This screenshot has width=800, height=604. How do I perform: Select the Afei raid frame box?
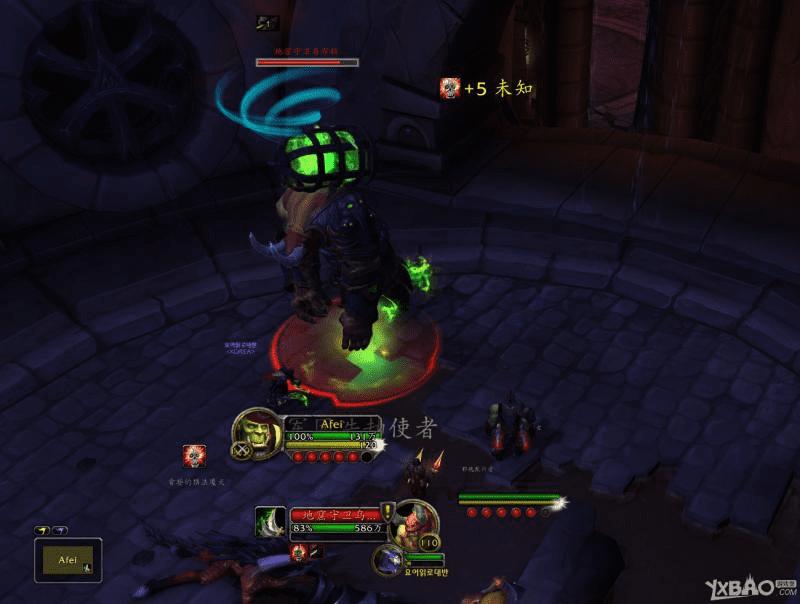point(67,559)
